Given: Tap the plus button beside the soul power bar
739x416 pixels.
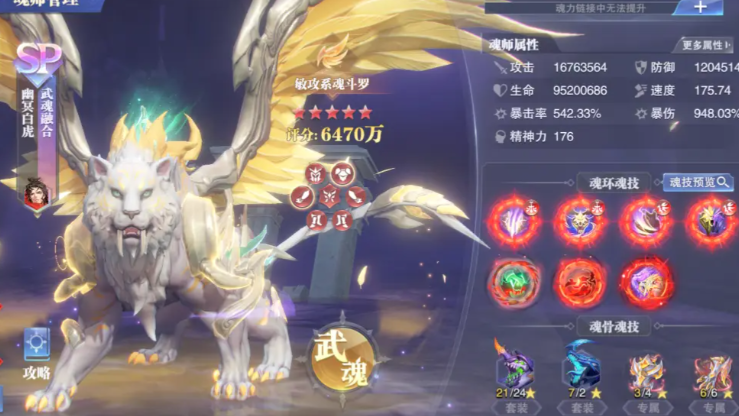Looking at the screenshot, I should [x=699, y=7].
